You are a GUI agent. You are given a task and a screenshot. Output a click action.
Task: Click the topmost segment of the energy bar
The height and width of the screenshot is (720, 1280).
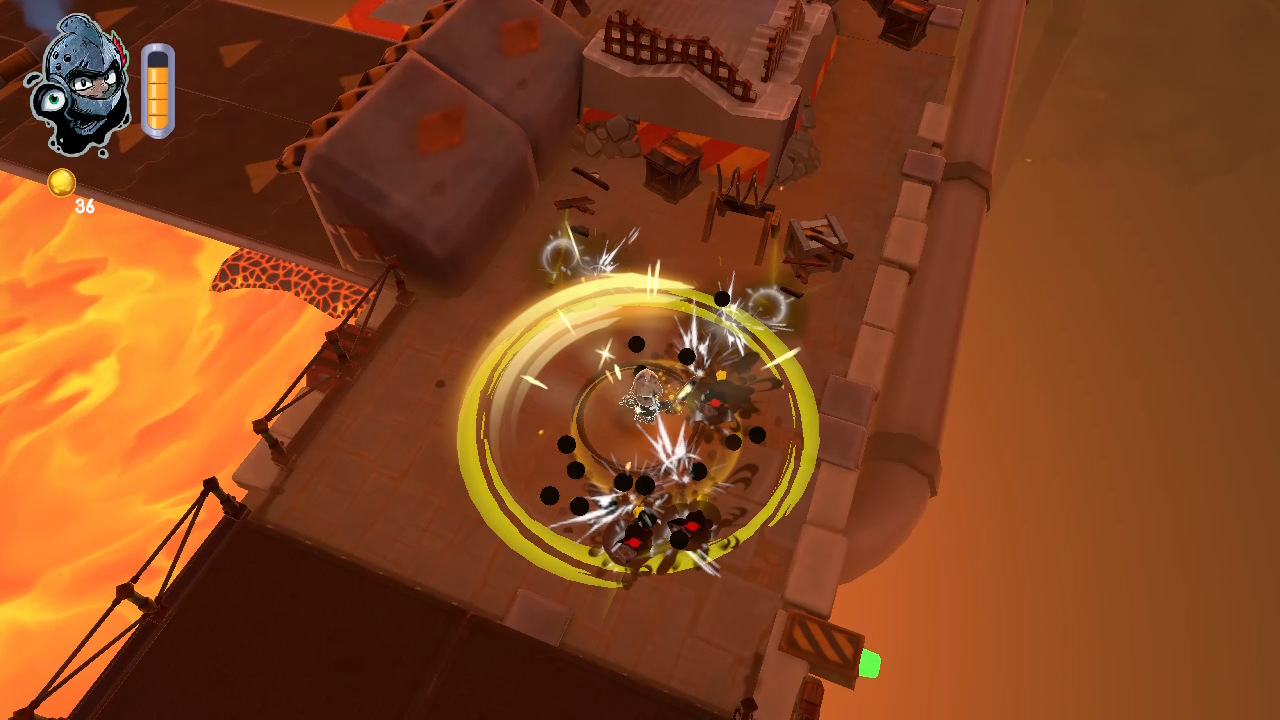pyautogui.click(x=157, y=75)
